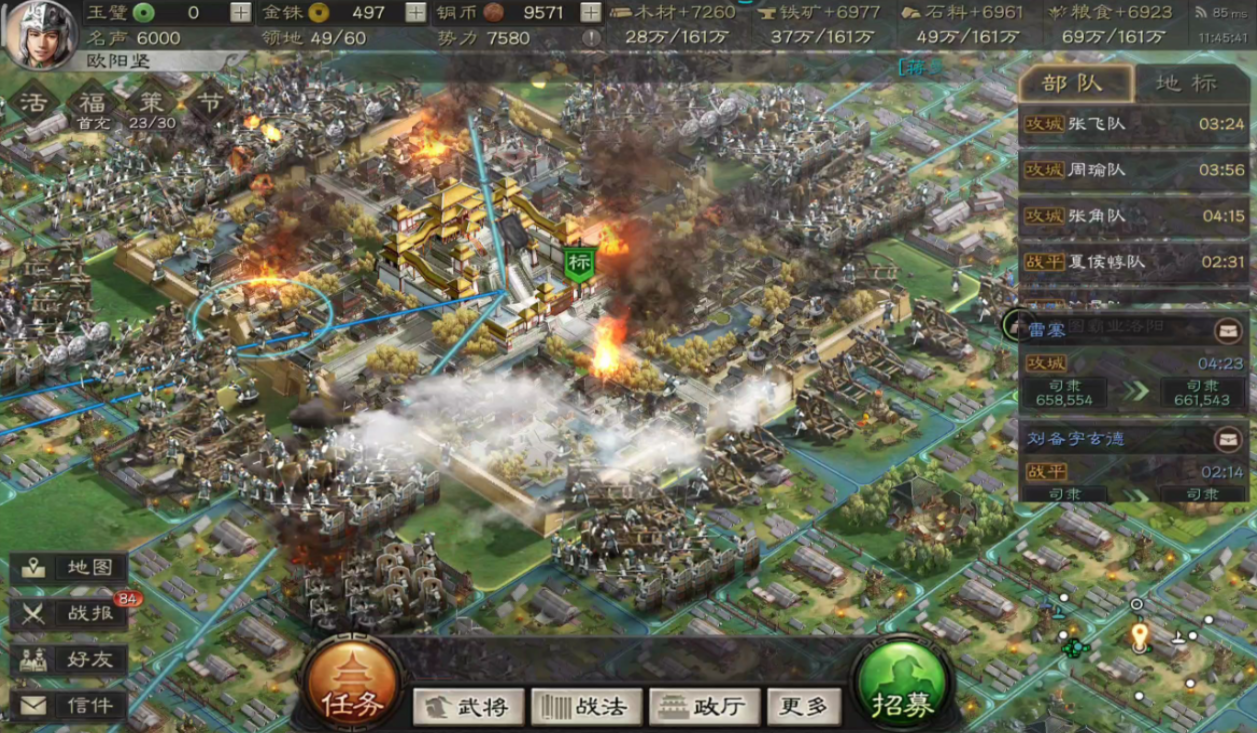Open the 信件 mail inbox
Viewport: 1257px width, 733px height.
pyautogui.click(x=70, y=705)
